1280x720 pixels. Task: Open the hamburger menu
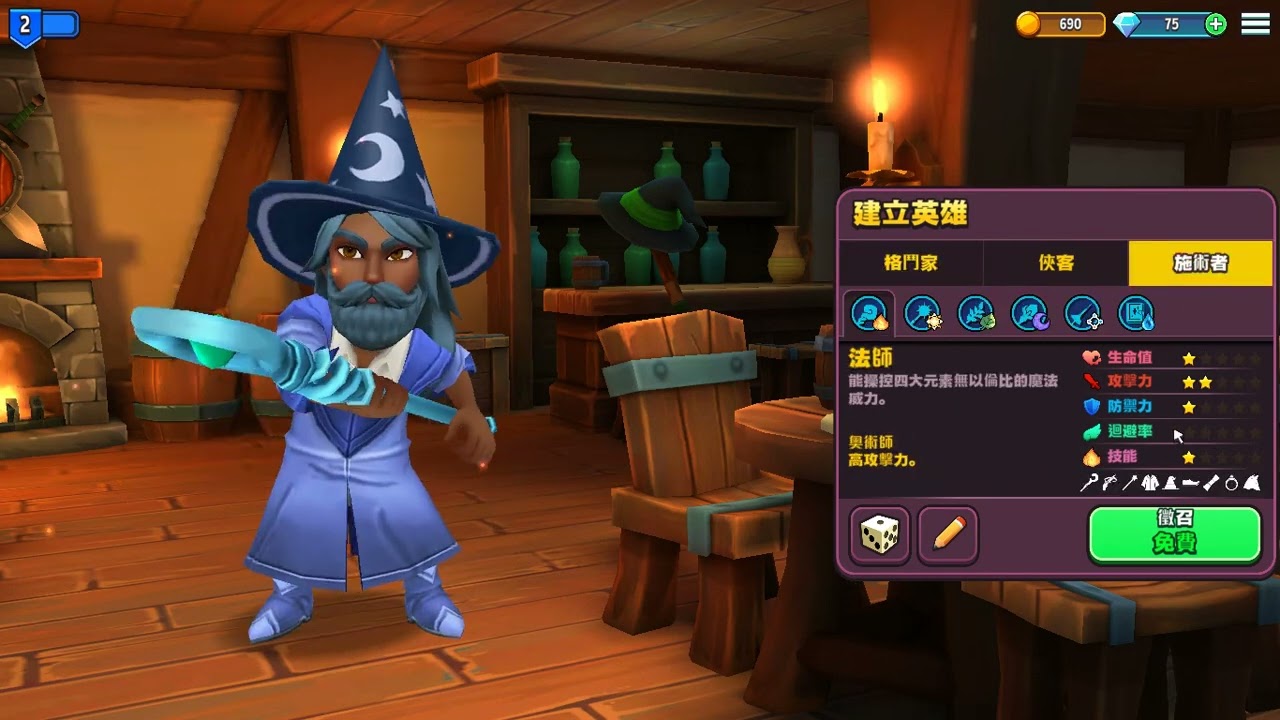point(1255,24)
